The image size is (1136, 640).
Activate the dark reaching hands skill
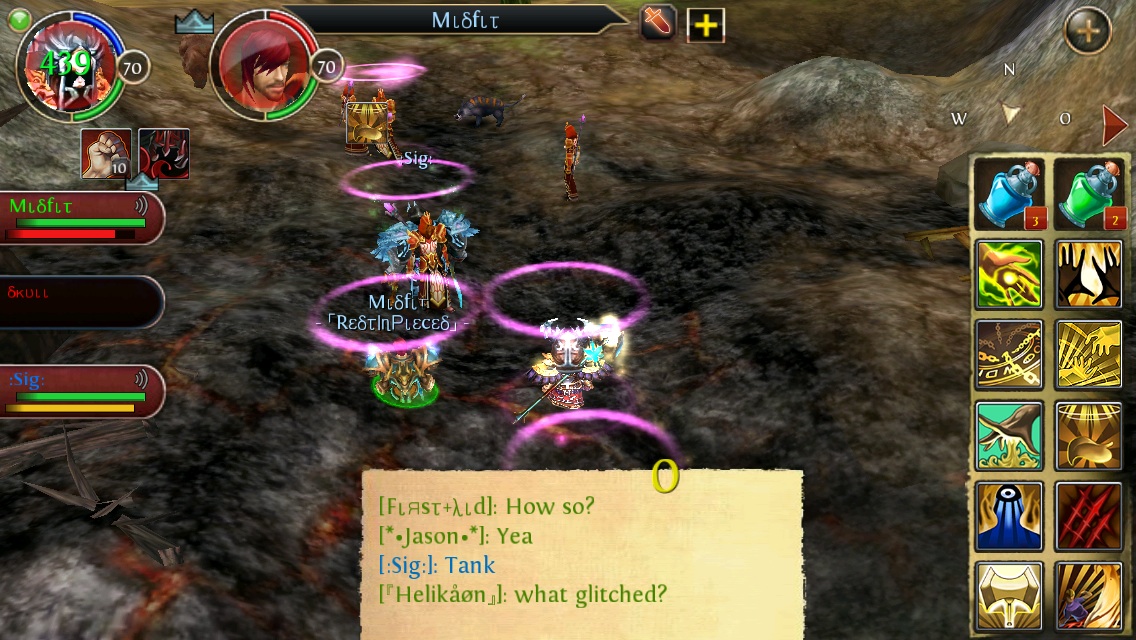pos(1089,274)
